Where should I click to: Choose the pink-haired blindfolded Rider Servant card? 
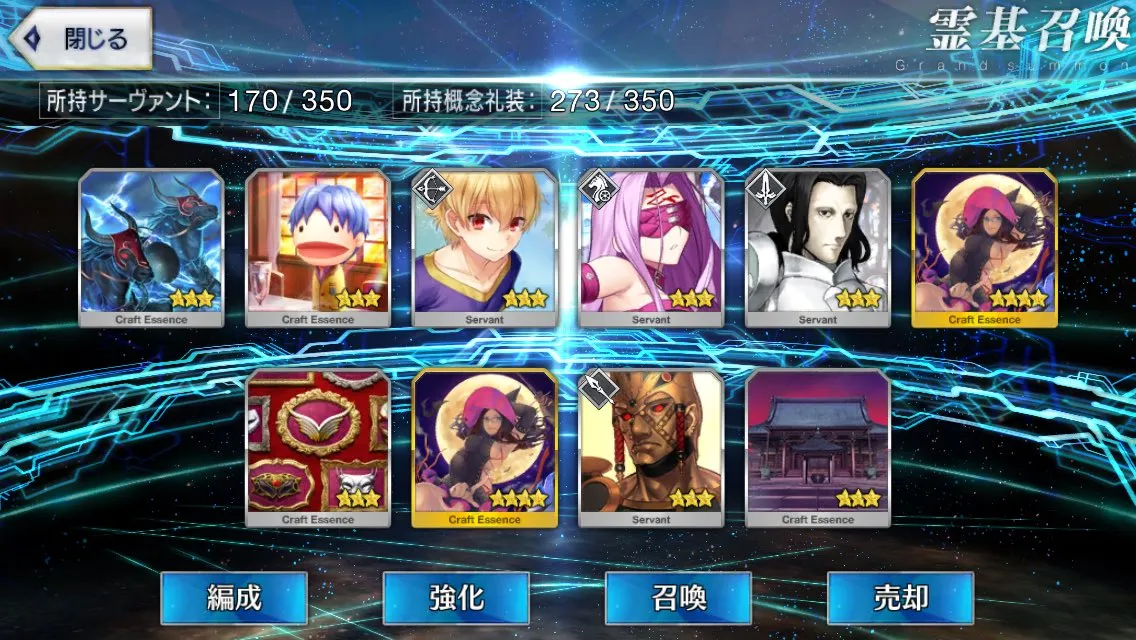click(651, 247)
